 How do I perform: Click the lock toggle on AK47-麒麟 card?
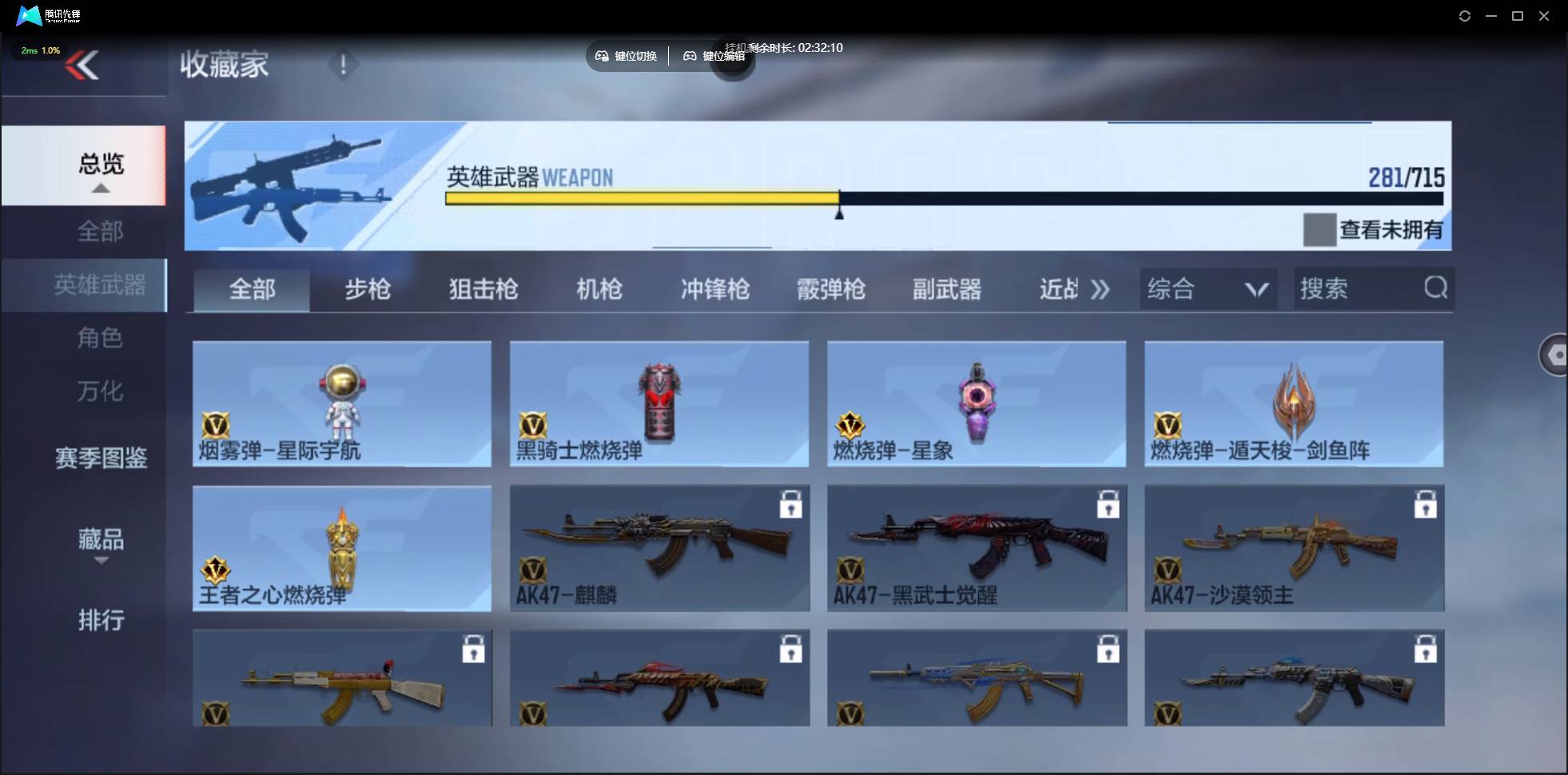pyautogui.click(x=790, y=505)
